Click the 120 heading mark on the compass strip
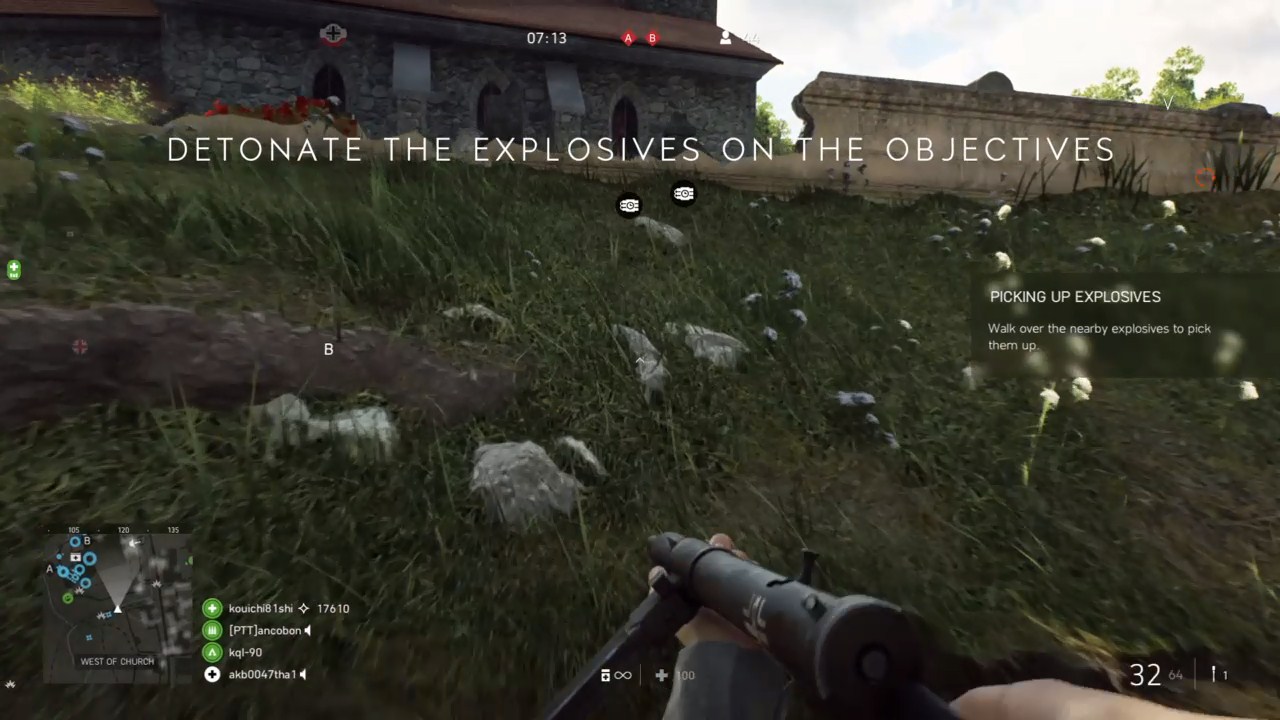 tap(122, 530)
